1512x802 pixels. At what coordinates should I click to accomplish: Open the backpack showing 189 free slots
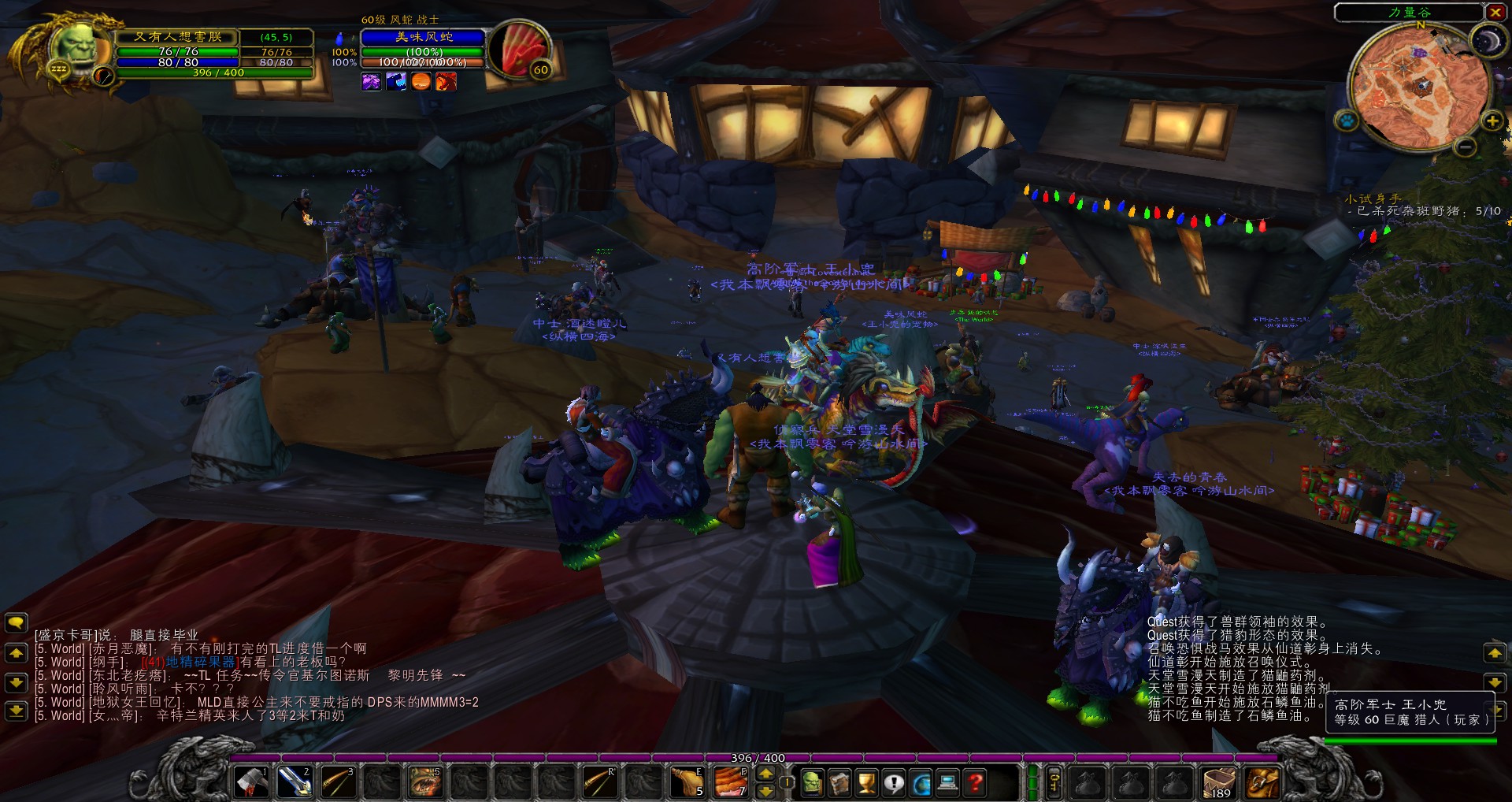point(1219,782)
